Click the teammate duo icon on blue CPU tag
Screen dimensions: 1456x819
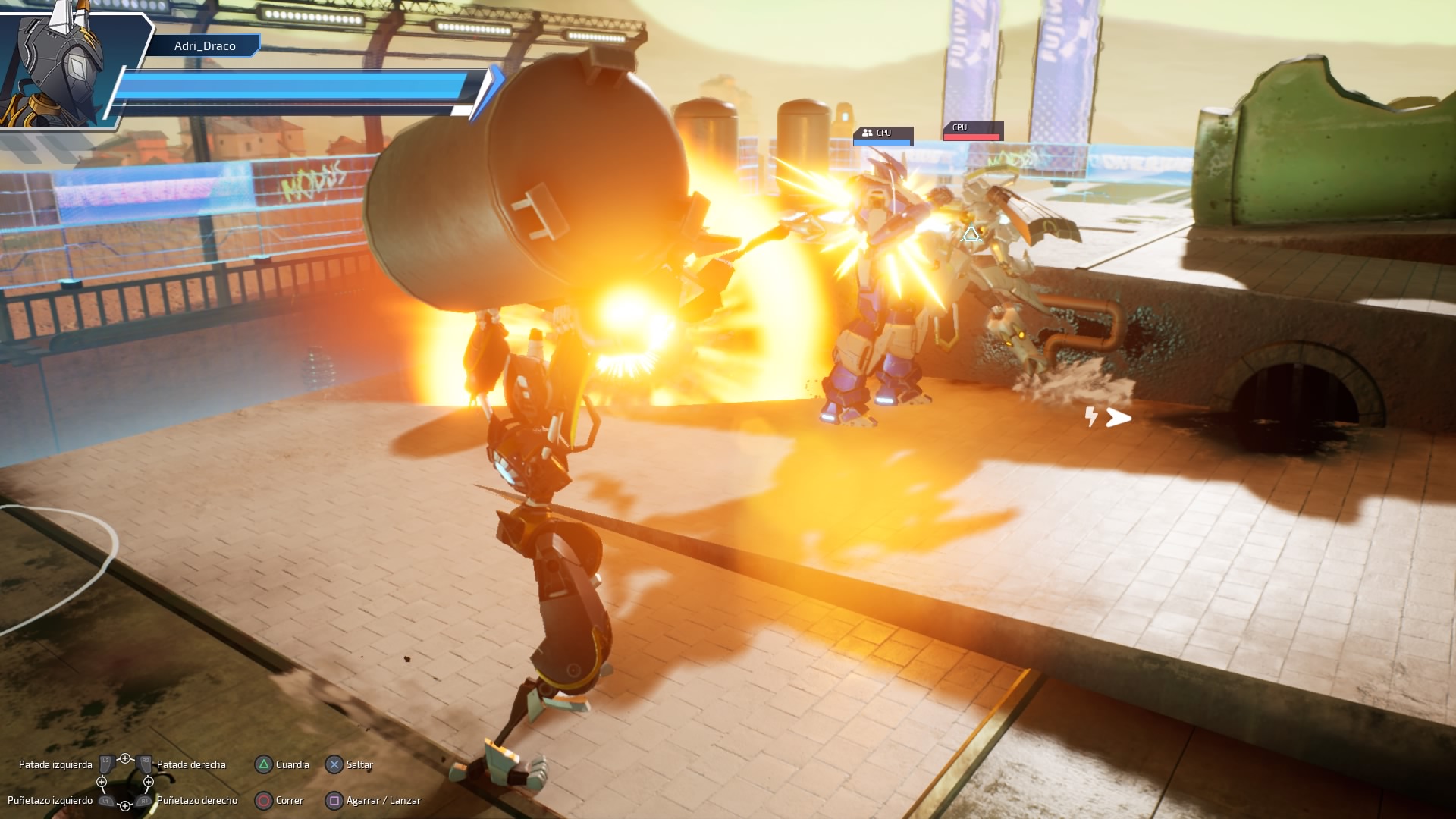[868, 133]
